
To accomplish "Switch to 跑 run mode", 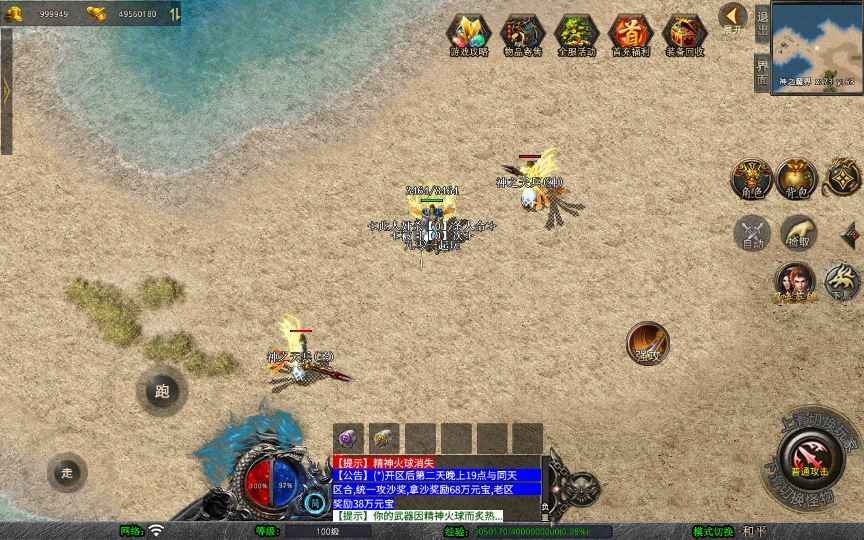I will 161,391.
